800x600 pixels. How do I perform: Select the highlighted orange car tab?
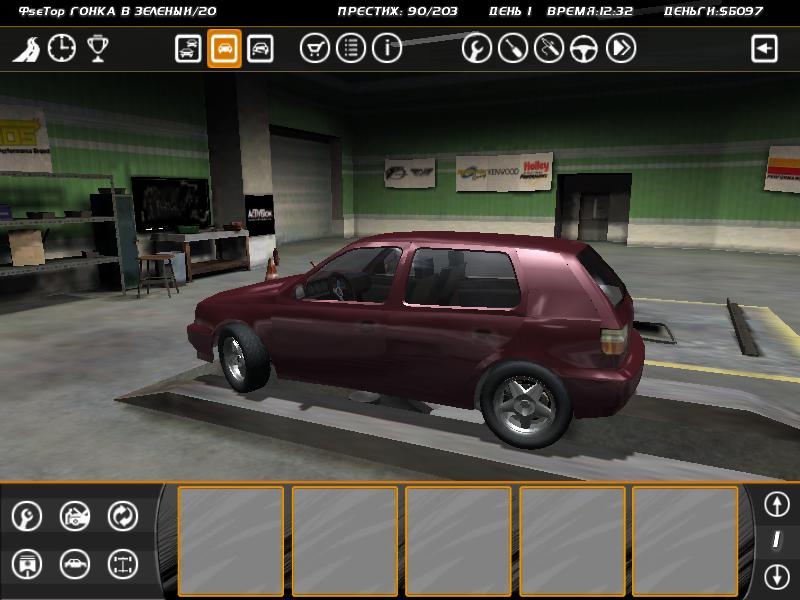pos(224,48)
